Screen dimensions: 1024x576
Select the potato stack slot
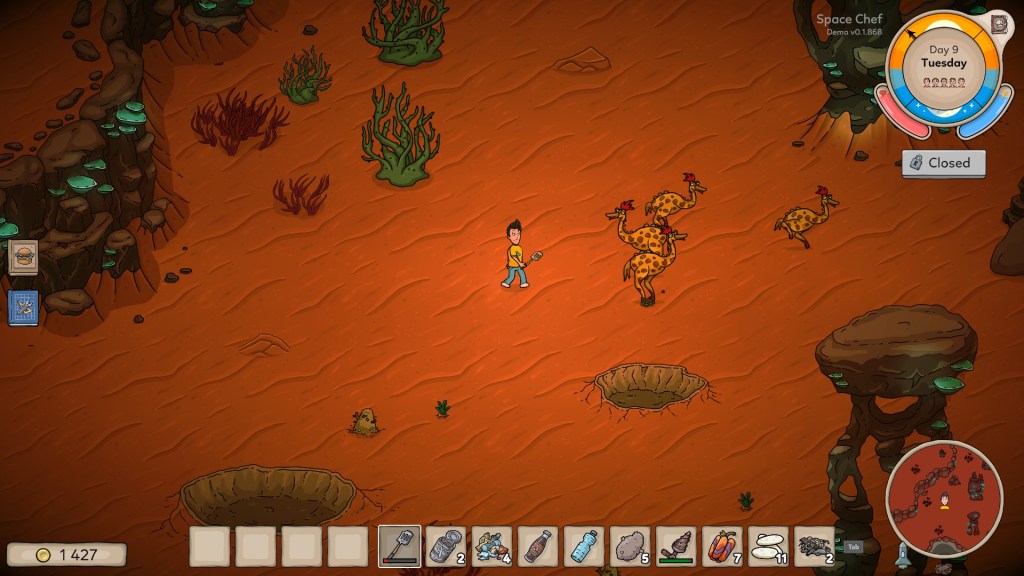(x=630, y=546)
